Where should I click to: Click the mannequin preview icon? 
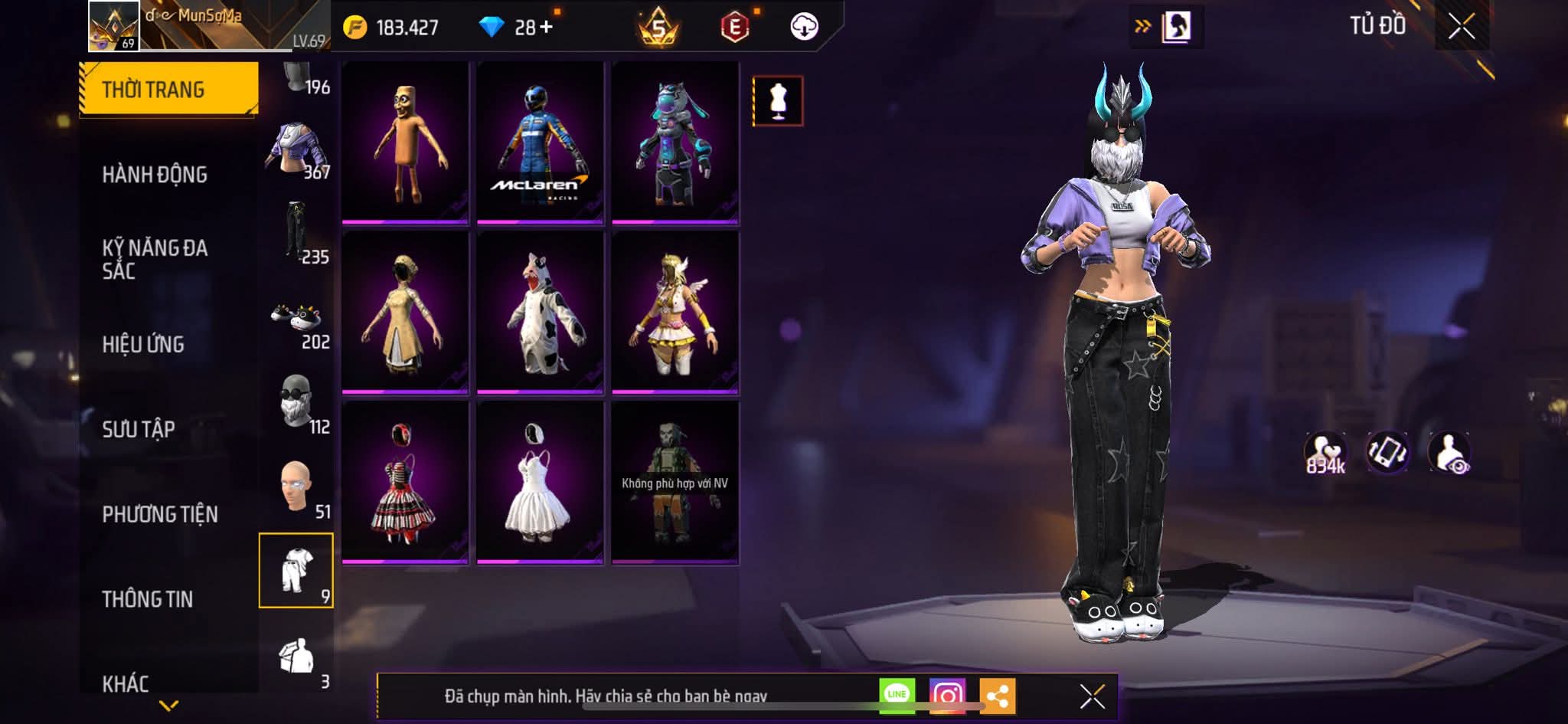778,100
